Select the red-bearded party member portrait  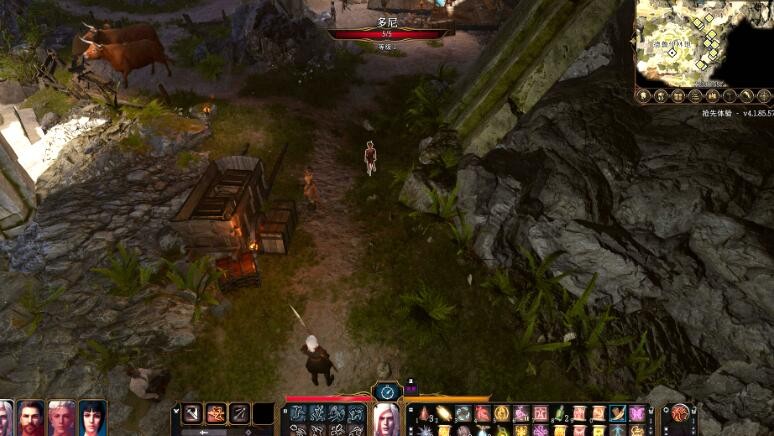click(x=31, y=418)
